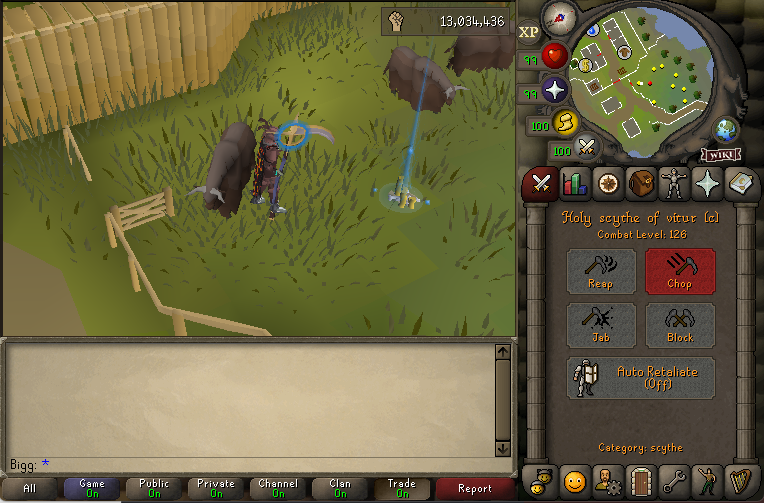Viewport: 764px width, 503px height.
Task: Show the worn equipment tab
Action: pos(674,184)
